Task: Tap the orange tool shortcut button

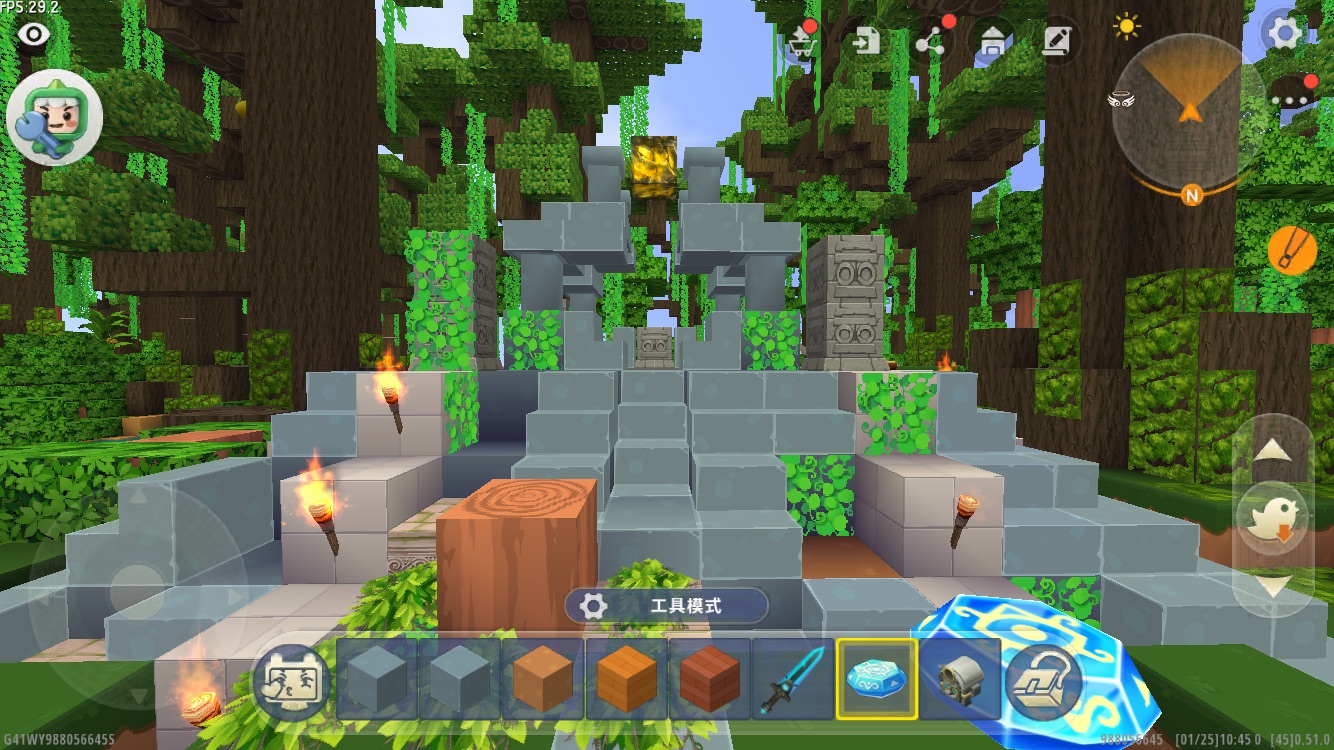Action: click(x=1292, y=251)
